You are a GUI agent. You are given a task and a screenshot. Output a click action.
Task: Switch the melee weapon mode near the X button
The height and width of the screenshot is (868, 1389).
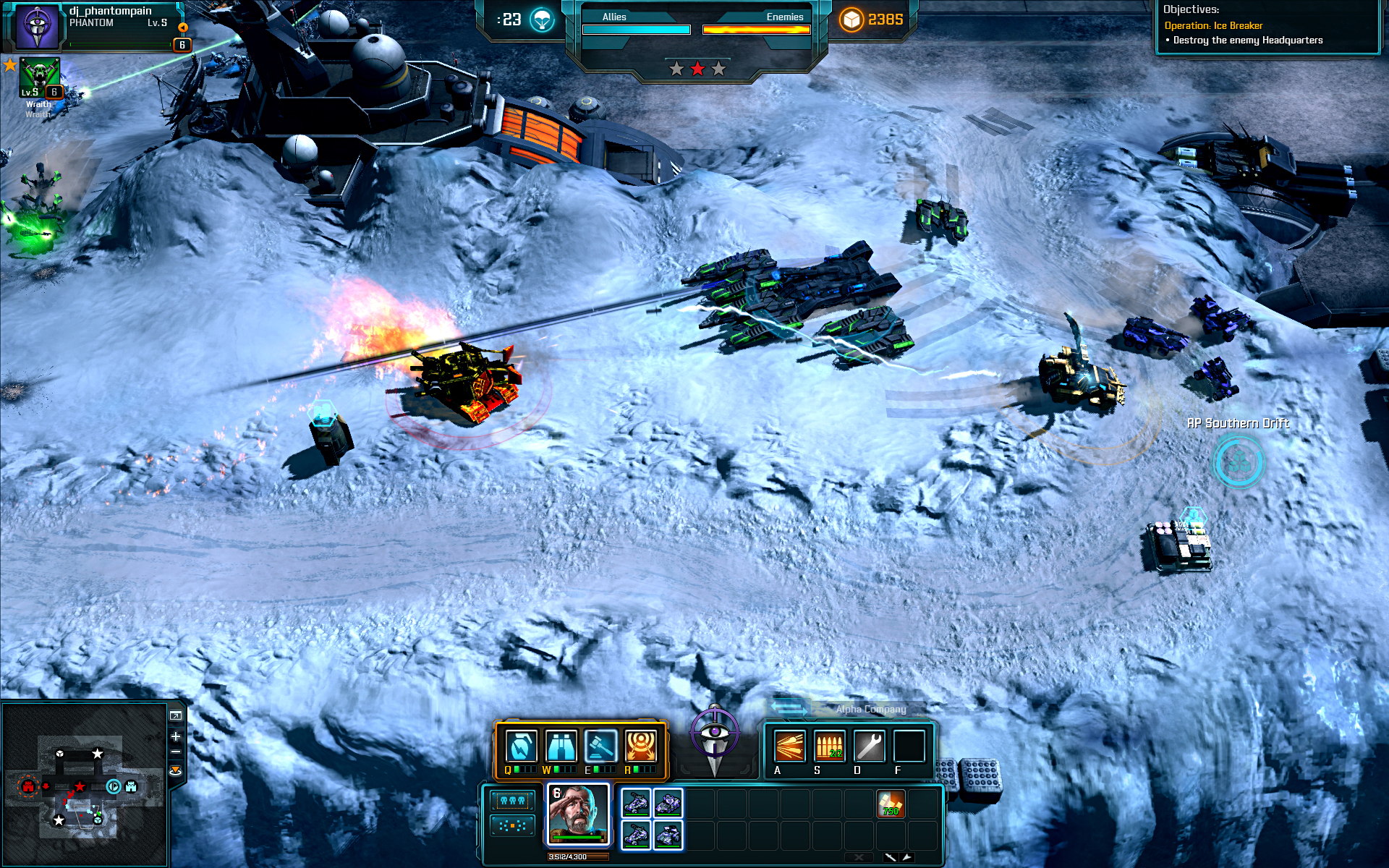pos(891,856)
